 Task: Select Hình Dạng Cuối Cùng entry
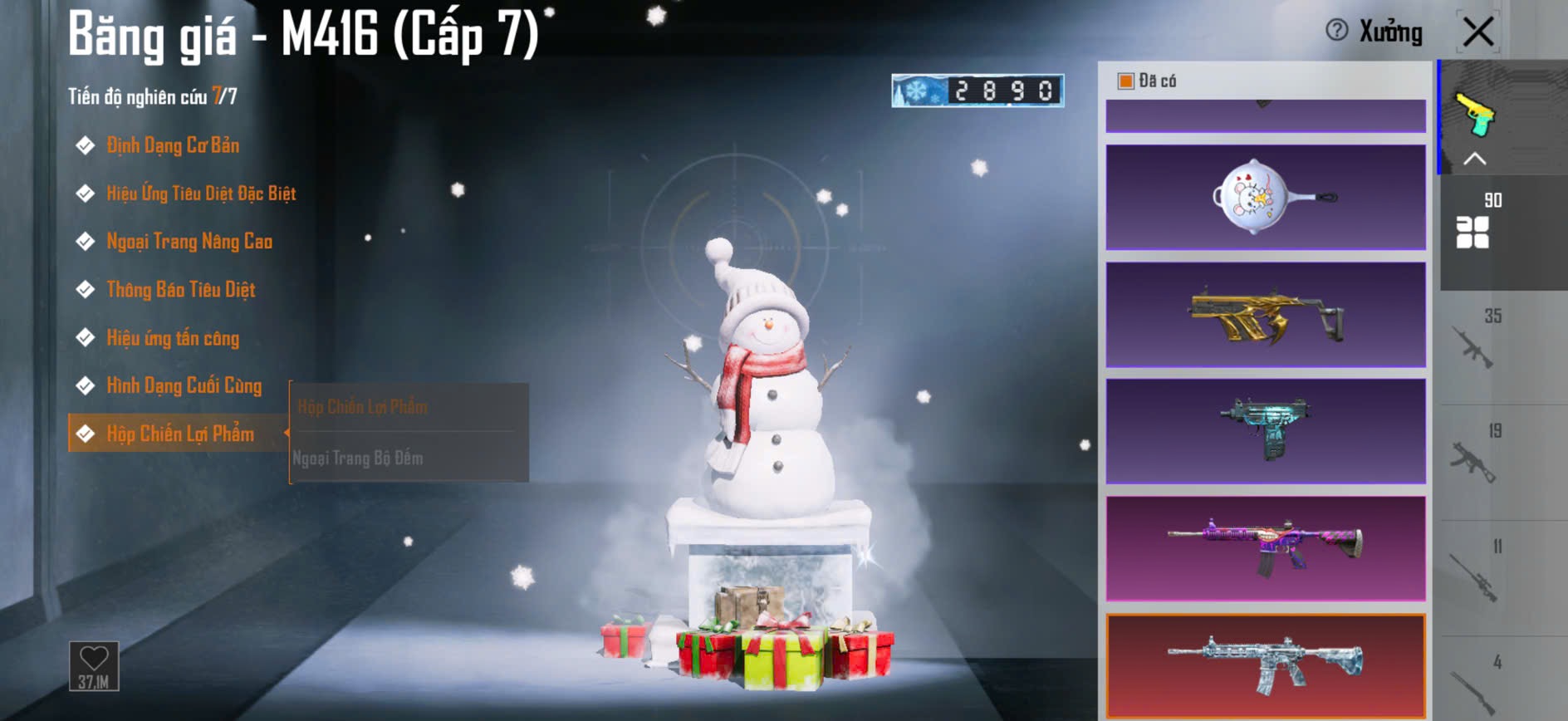184,386
